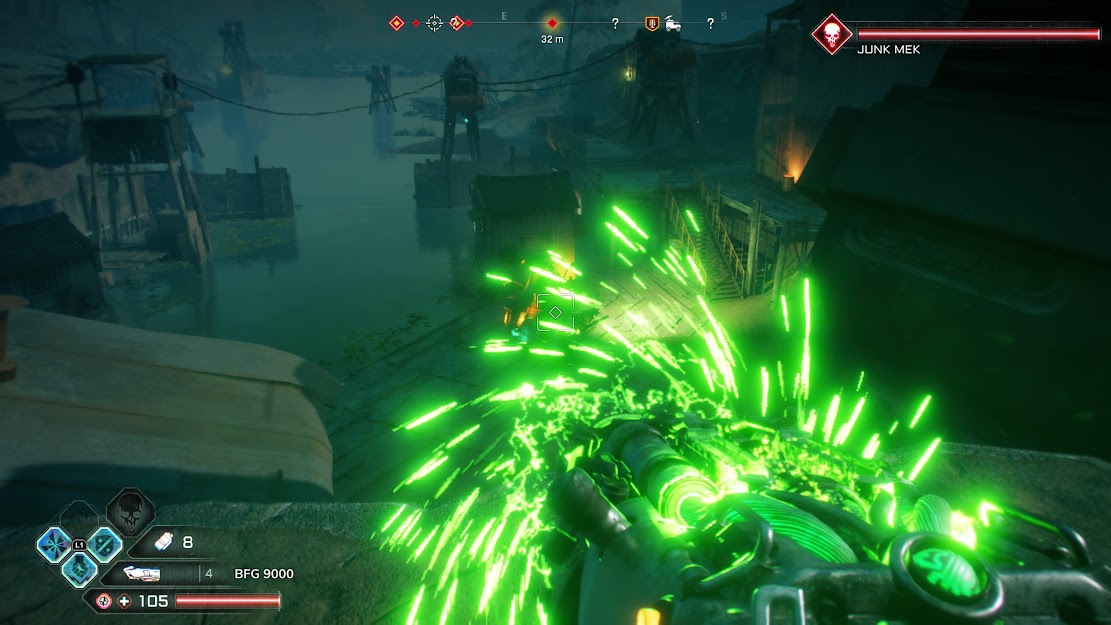This screenshot has width=1111, height=625.
Task: Use the white canister infusion item
Action: pyautogui.click(x=162, y=543)
